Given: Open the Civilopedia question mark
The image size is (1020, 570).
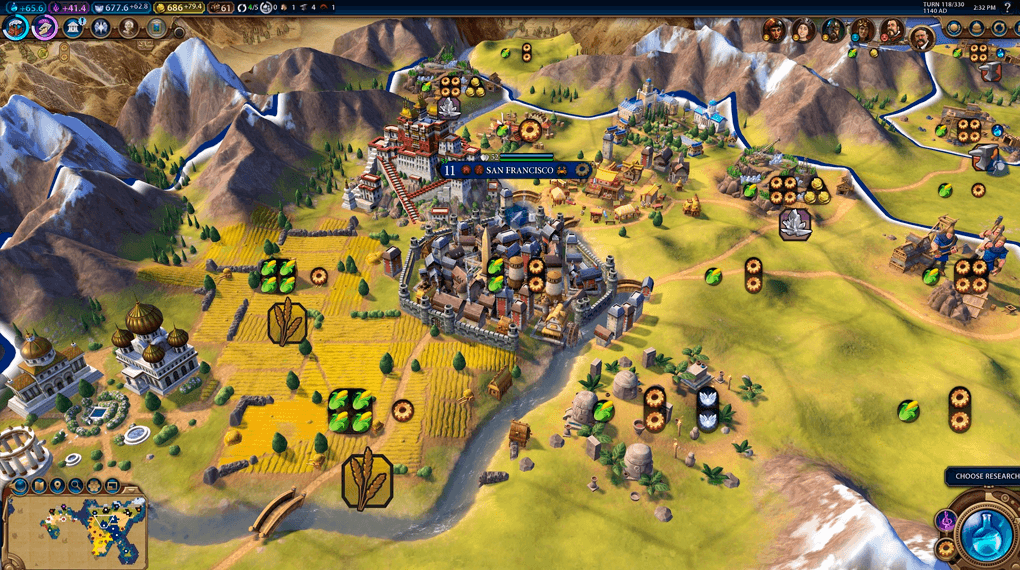Looking at the screenshot, I should click(1007, 7).
